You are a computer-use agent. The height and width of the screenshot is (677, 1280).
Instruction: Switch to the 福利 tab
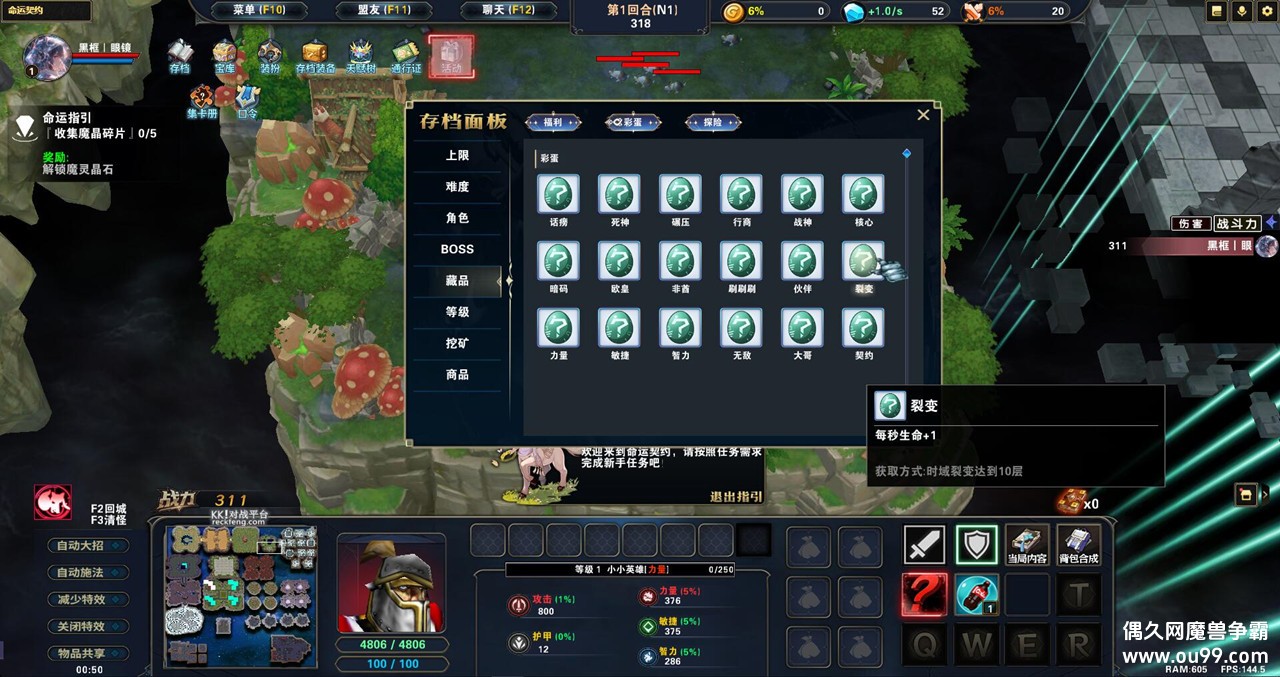click(553, 122)
